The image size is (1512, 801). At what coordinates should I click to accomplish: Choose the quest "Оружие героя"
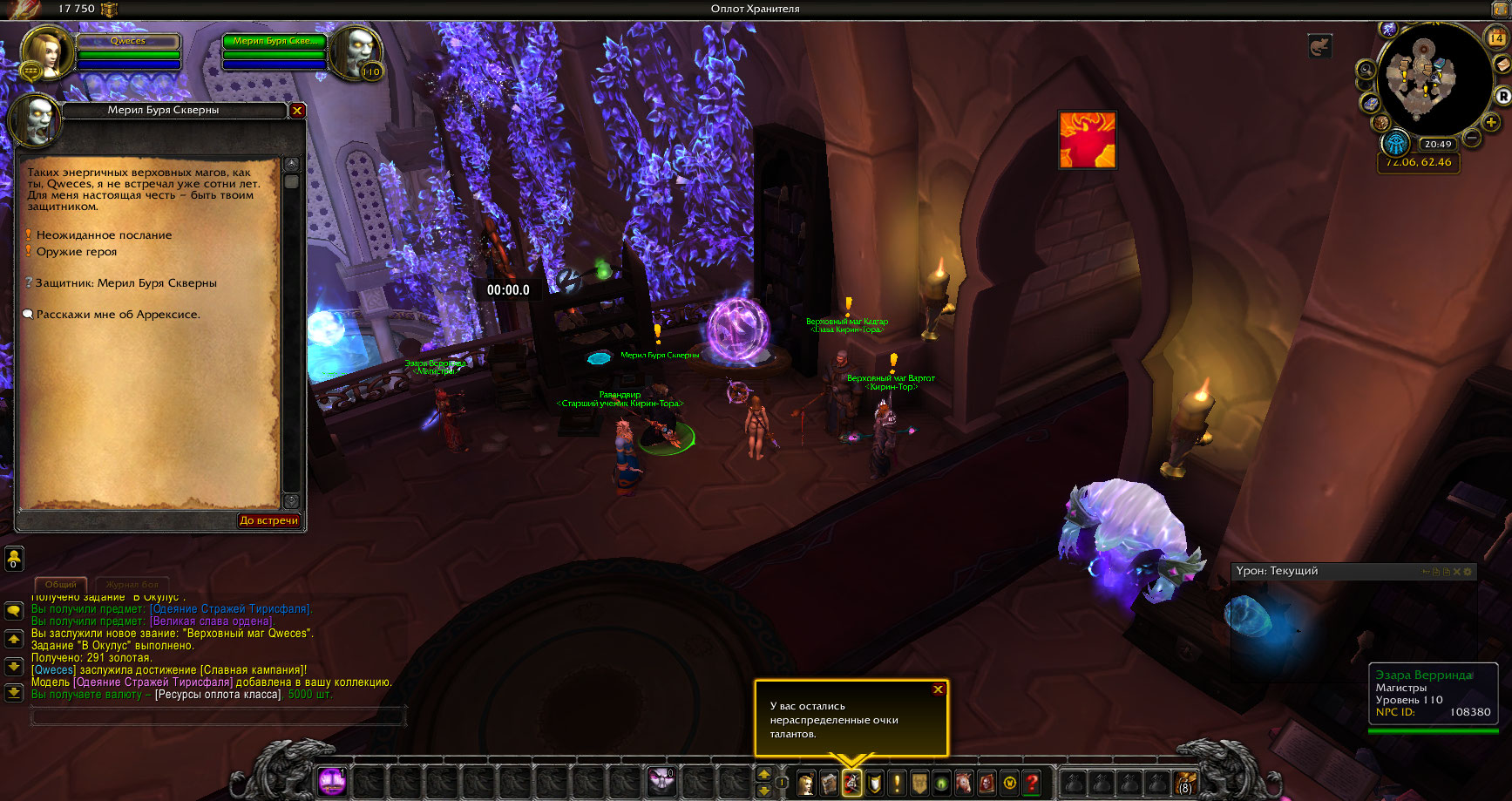pyautogui.click(x=77, y=252)
